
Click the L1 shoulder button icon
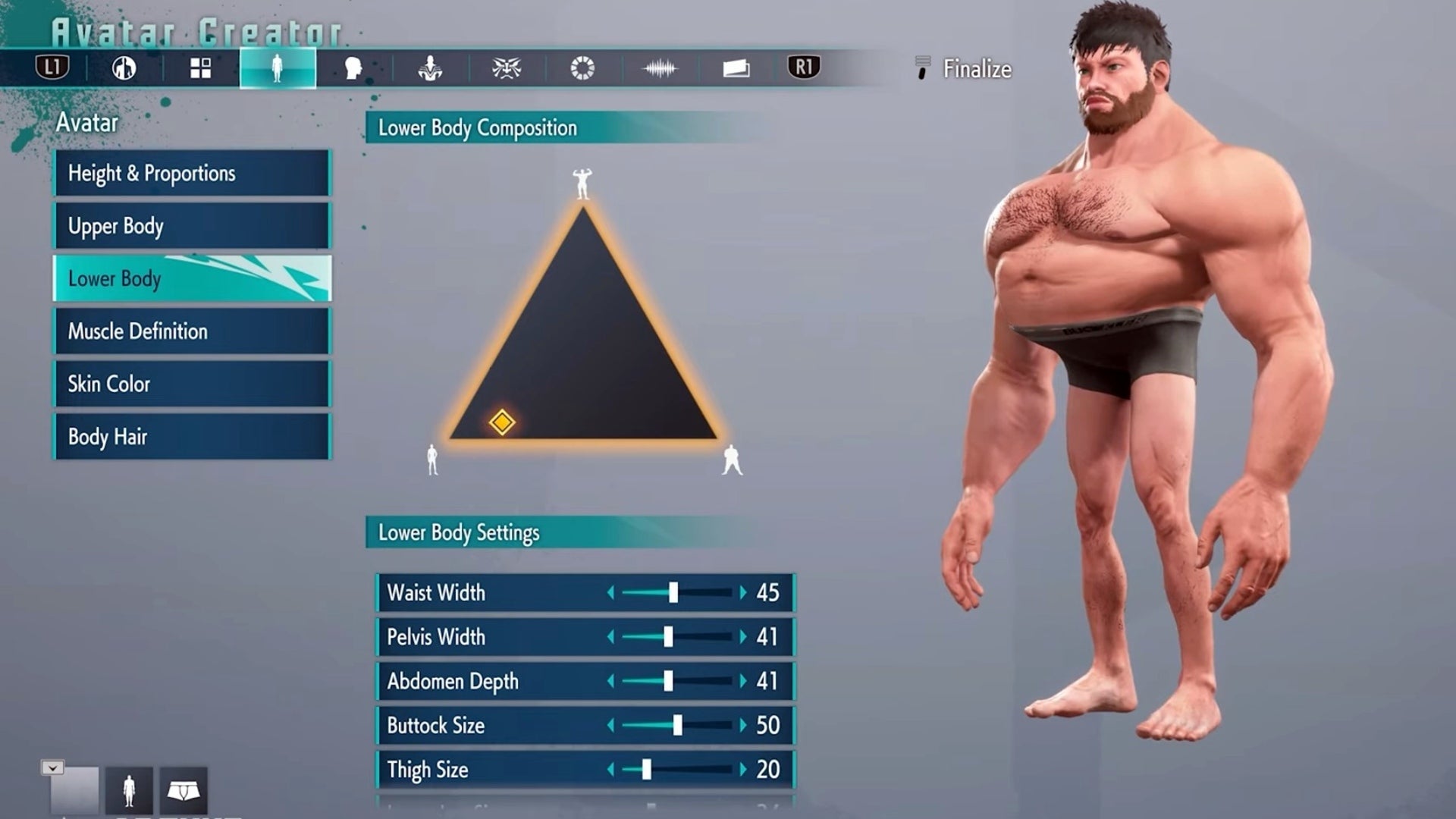coord(55,68)
